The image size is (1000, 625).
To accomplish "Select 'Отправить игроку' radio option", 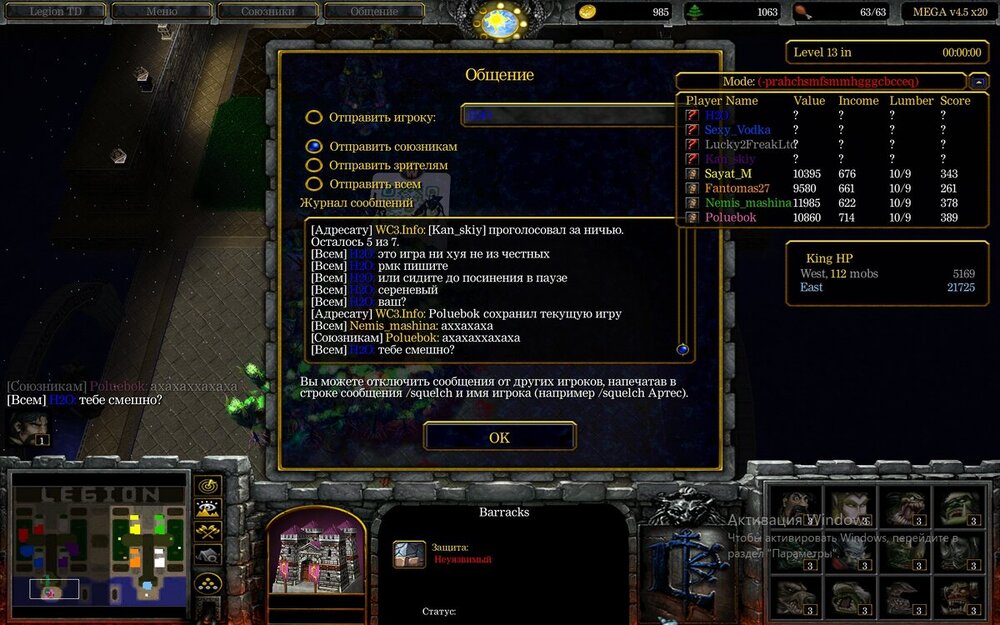I will click(x=314, y=117).
